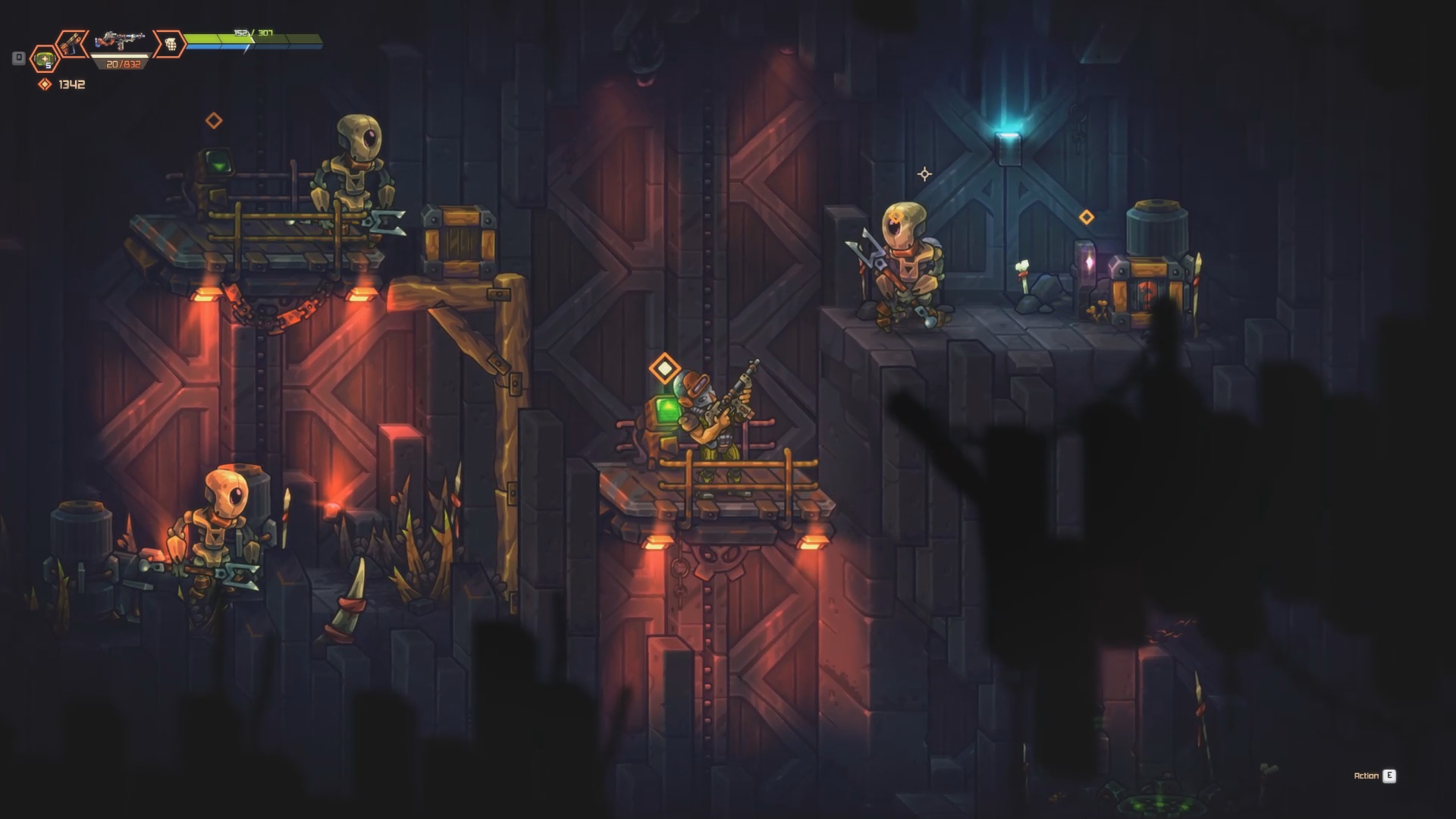Click the ammo counter reading 20/832
Image resolution: width=1456 pixels, height=819 pixels.
click(x=121, y=64)
